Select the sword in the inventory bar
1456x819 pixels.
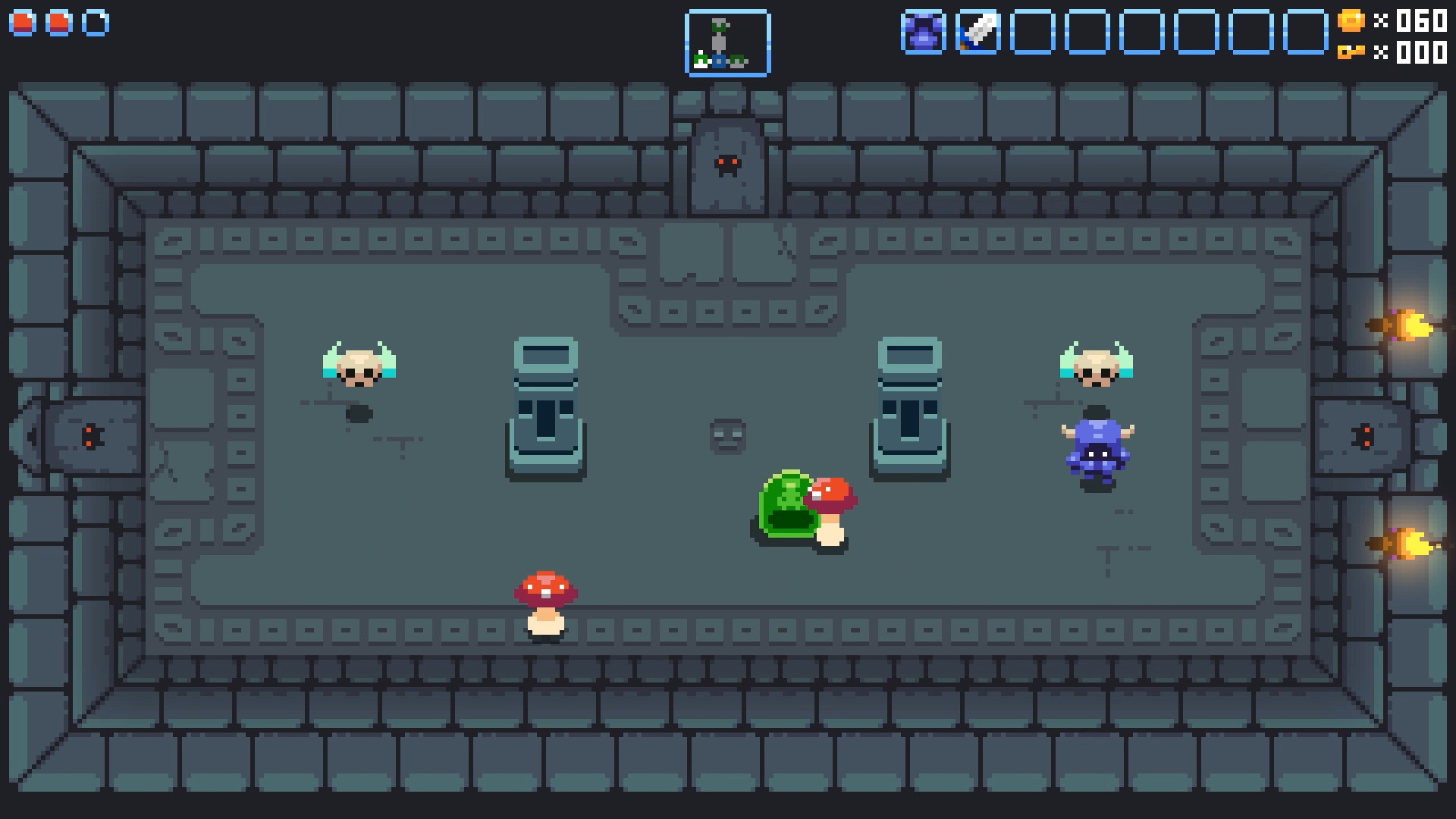[x=978, y=32]
